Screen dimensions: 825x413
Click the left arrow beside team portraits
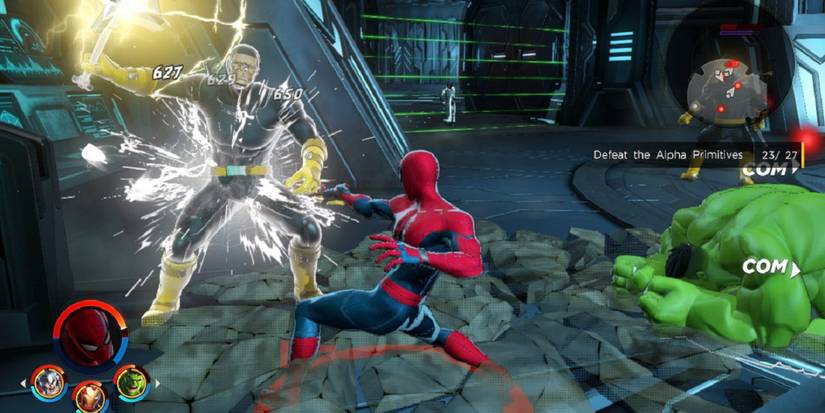(x=23, y=383)
